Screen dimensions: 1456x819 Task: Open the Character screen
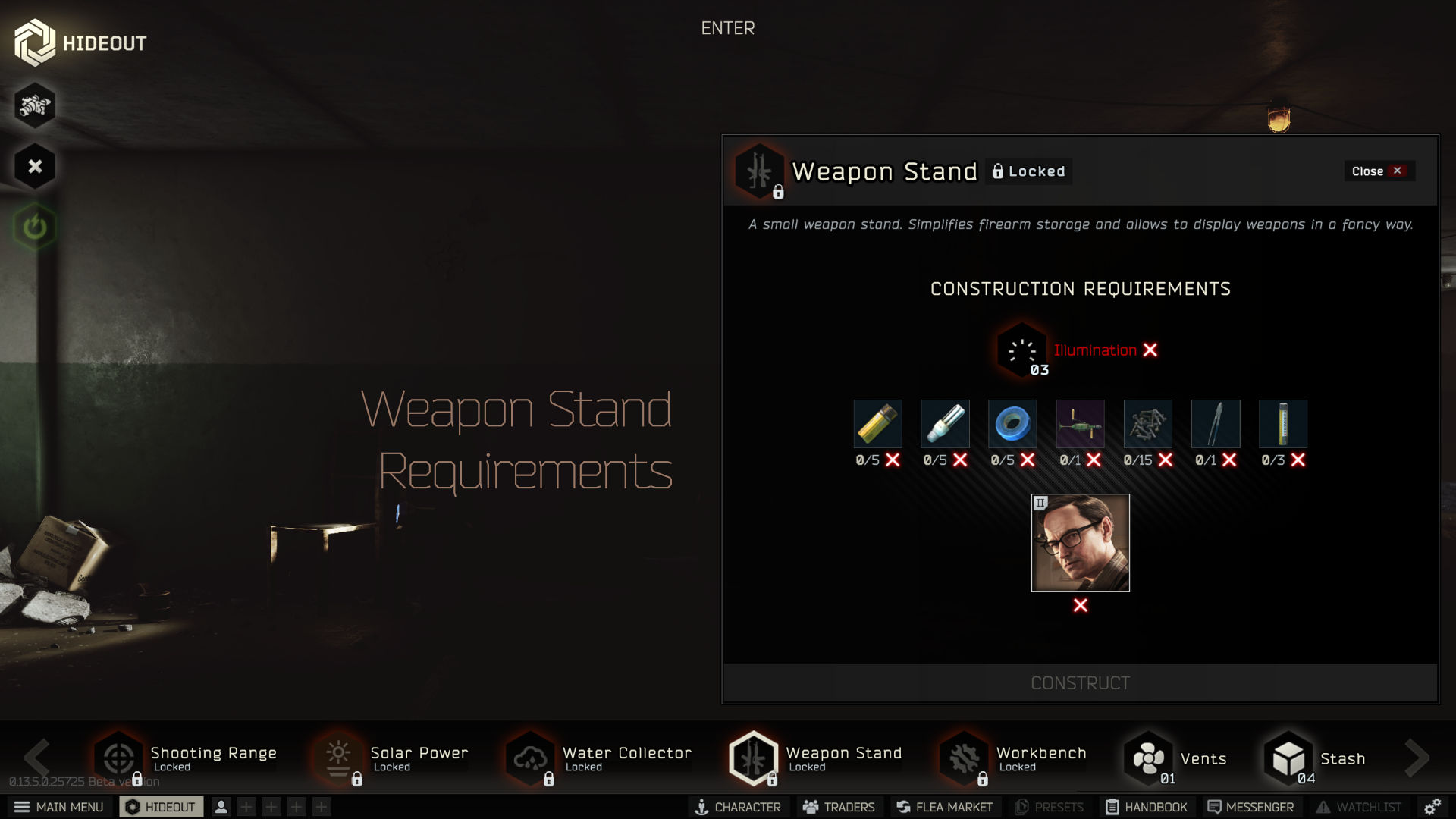(x=738, y=807)
